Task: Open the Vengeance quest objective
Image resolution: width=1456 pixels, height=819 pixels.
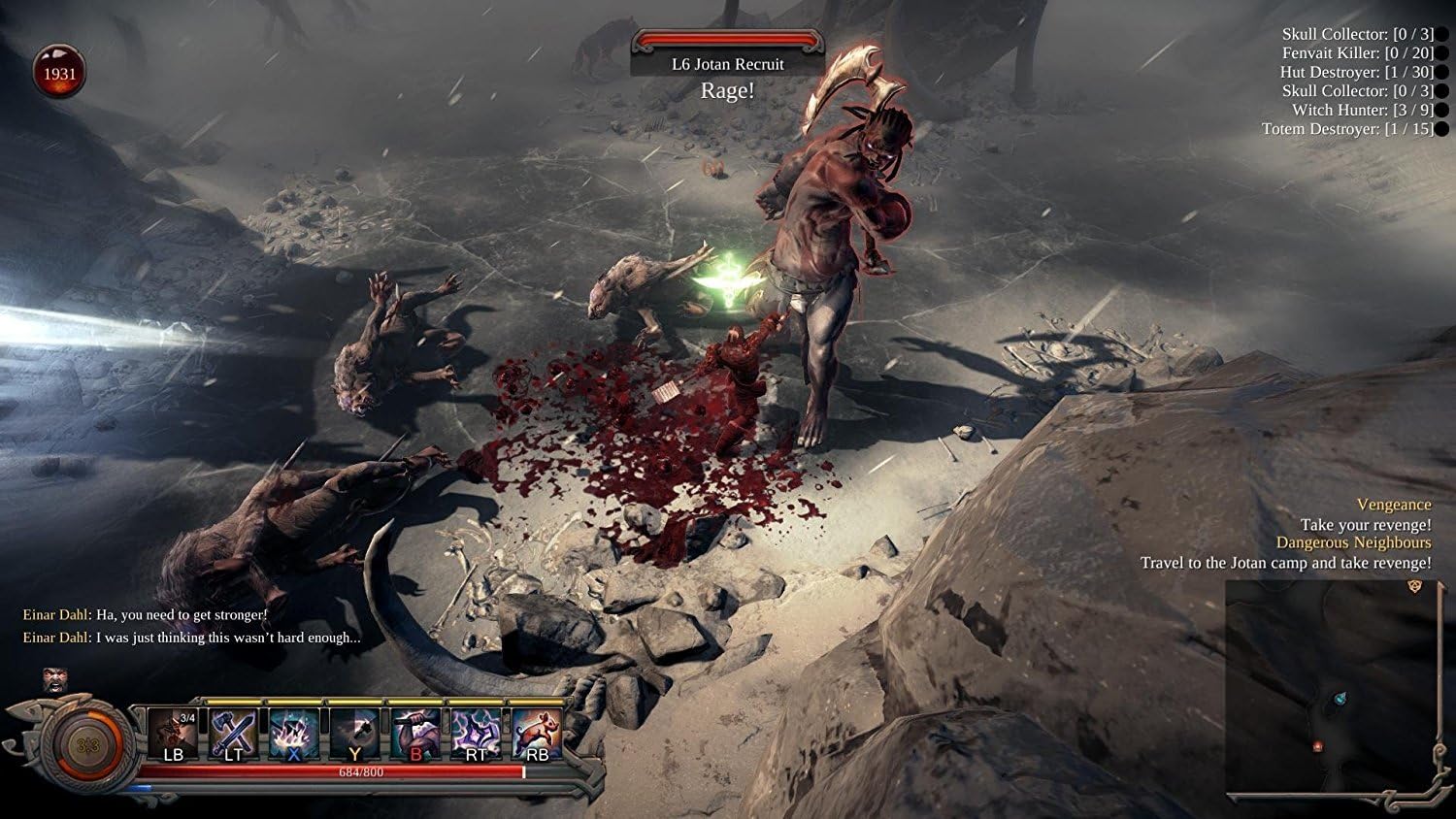Action: (1393, 505)
